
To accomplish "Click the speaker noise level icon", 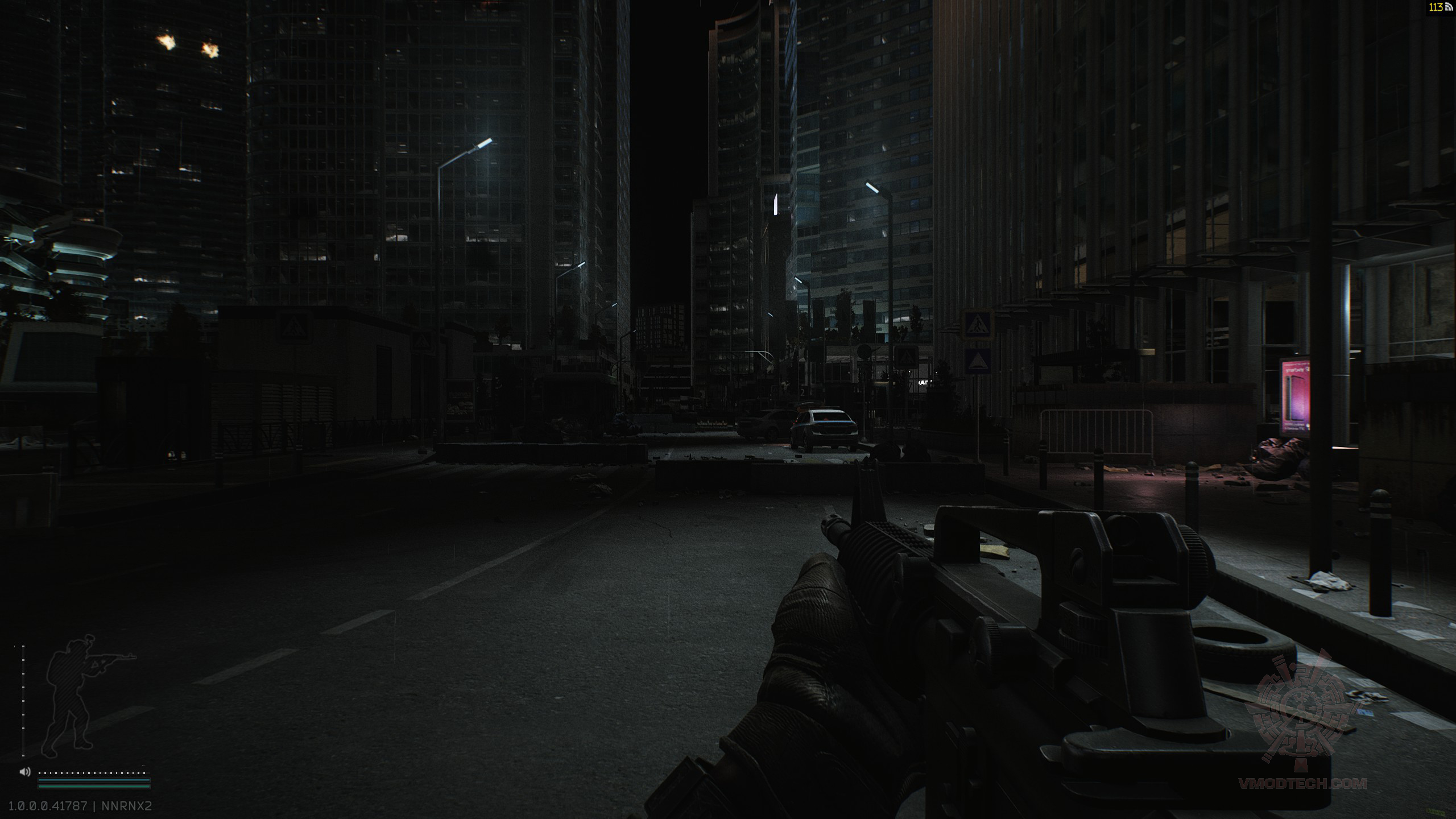I will pyautogui.click(x=24, y=772).
